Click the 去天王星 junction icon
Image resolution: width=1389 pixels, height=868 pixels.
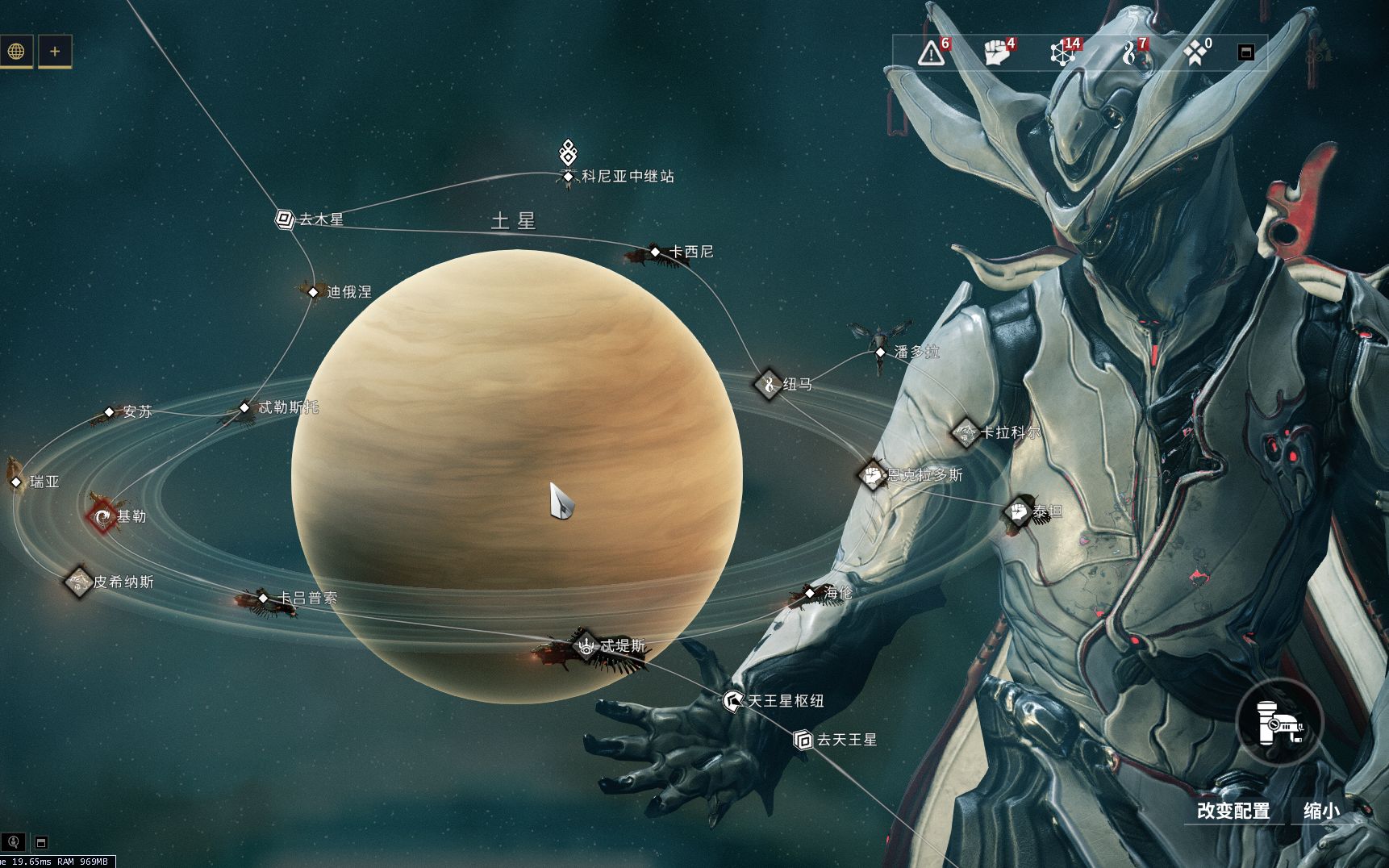(804, 740)
